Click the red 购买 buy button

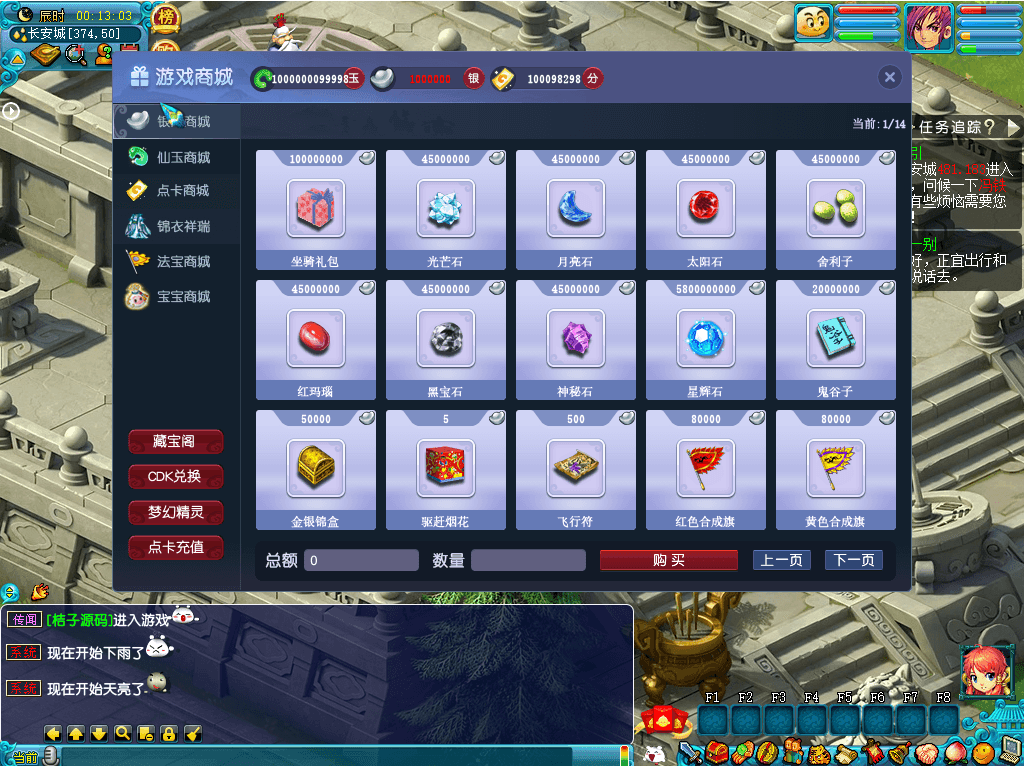tap(668, 560)
